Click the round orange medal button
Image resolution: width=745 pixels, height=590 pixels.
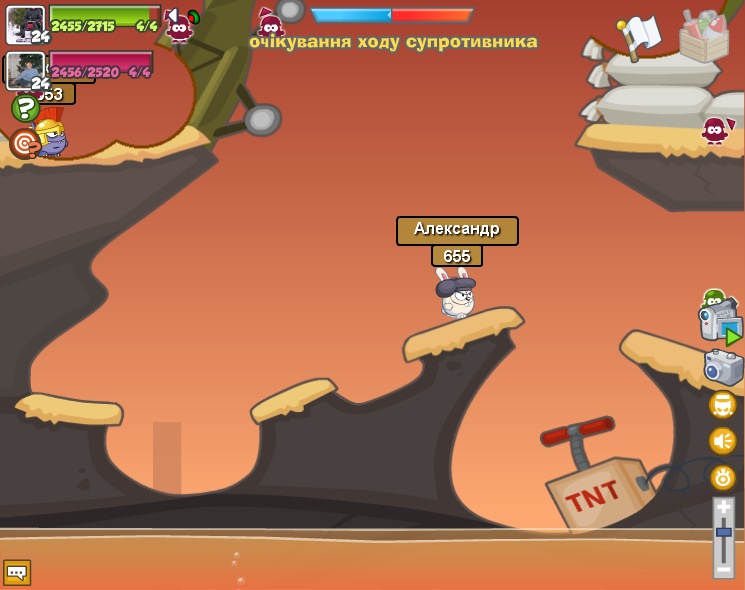(x=723, y=477)
